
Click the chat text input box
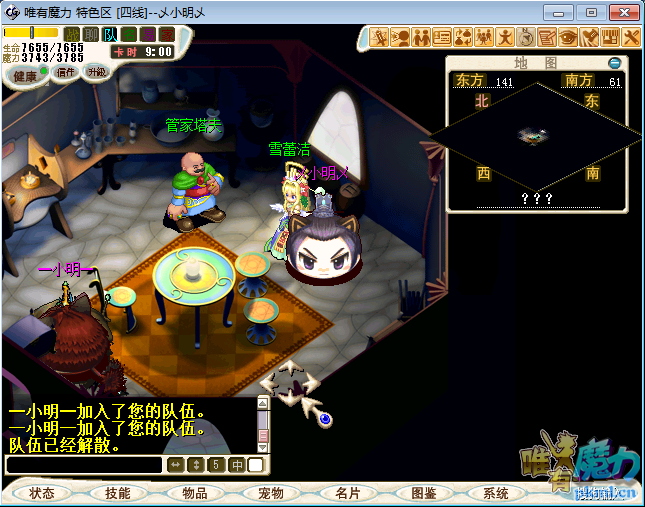(x=84, y=465)
